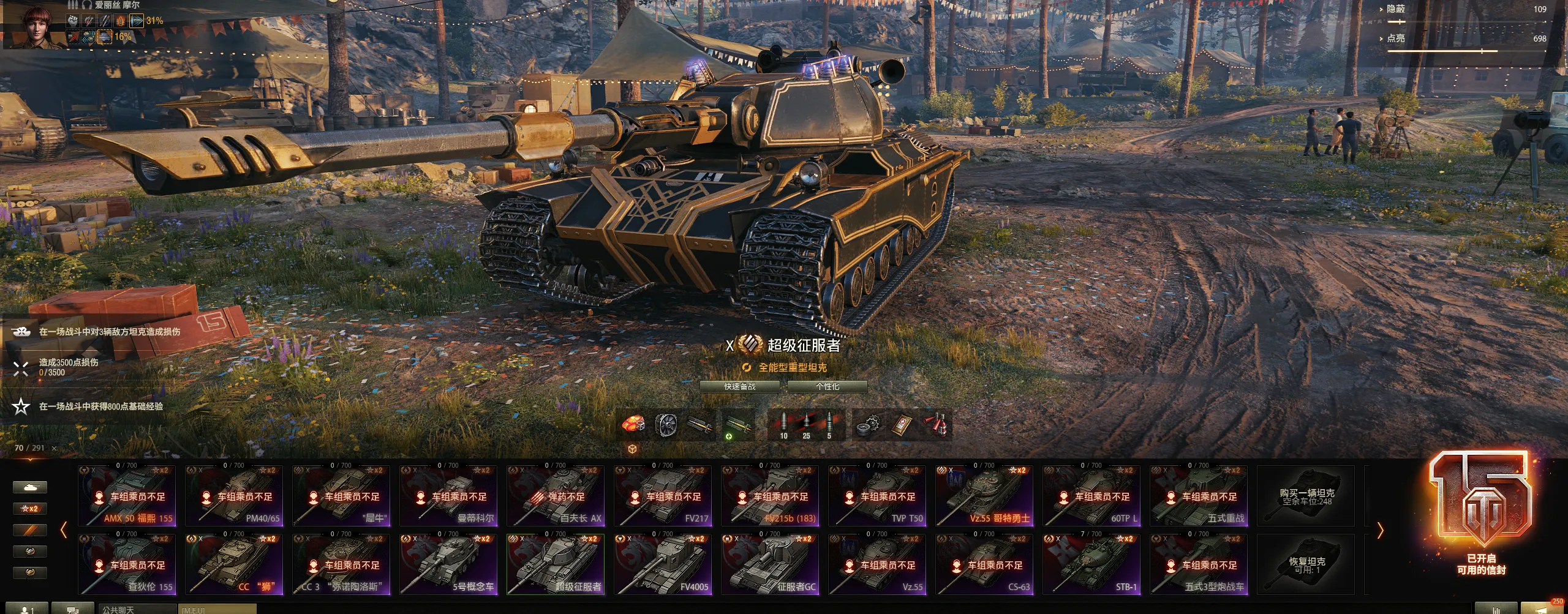Open the 公共聊天 public chat tab
The height and width of the screenshot is (614, 1568).
coord(118,610)
